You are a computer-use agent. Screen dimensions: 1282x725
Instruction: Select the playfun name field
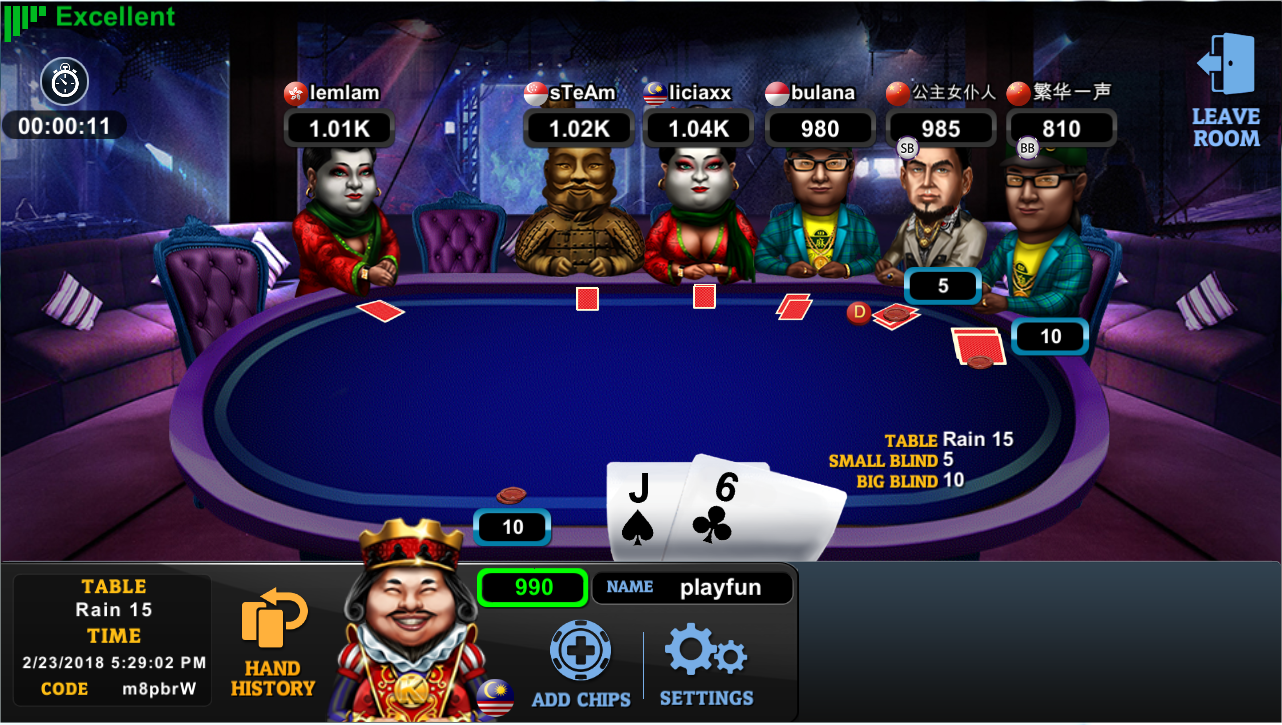click(693, 588)
